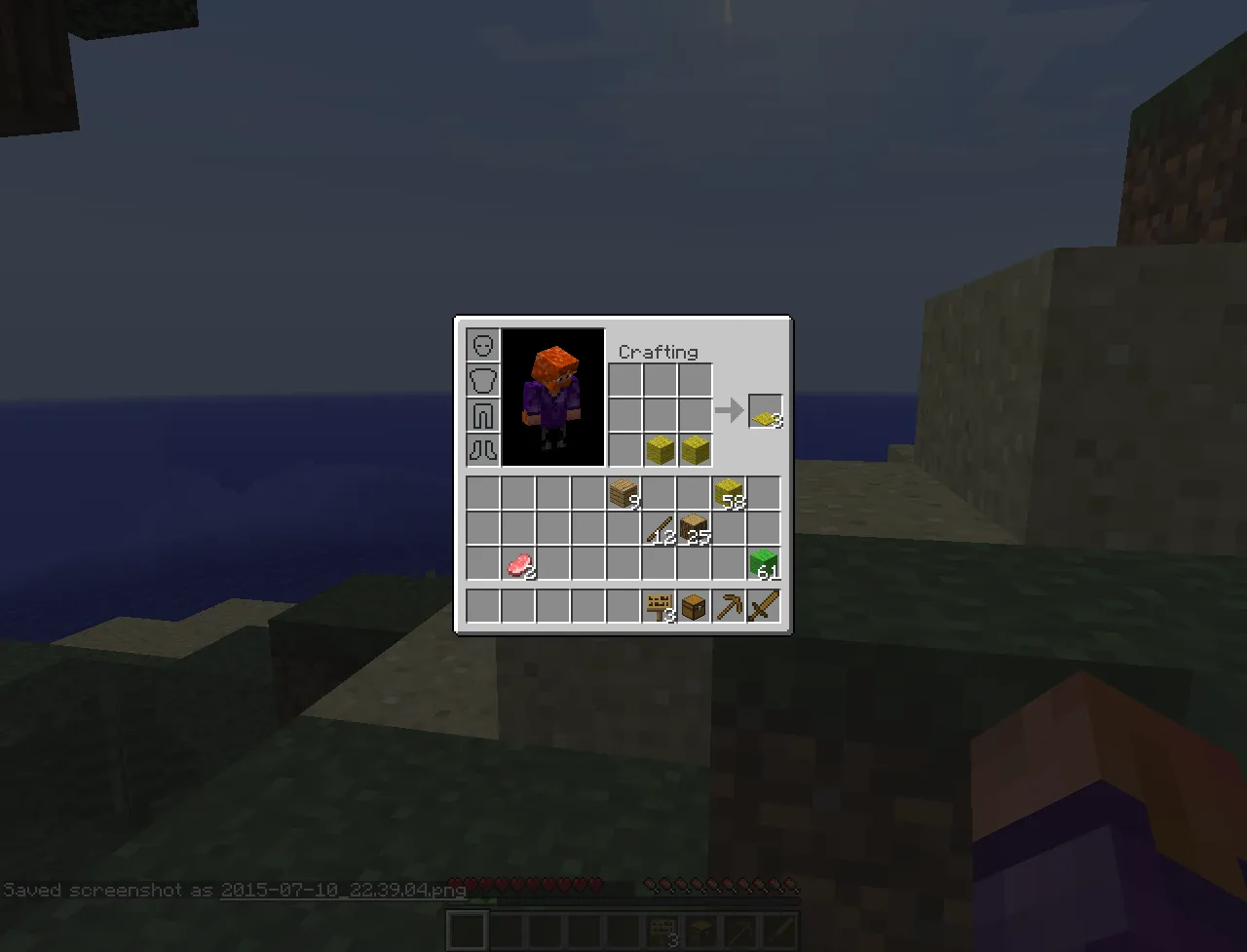
Task: Click the top-left empty crafting grid slot
Action: 624,379
